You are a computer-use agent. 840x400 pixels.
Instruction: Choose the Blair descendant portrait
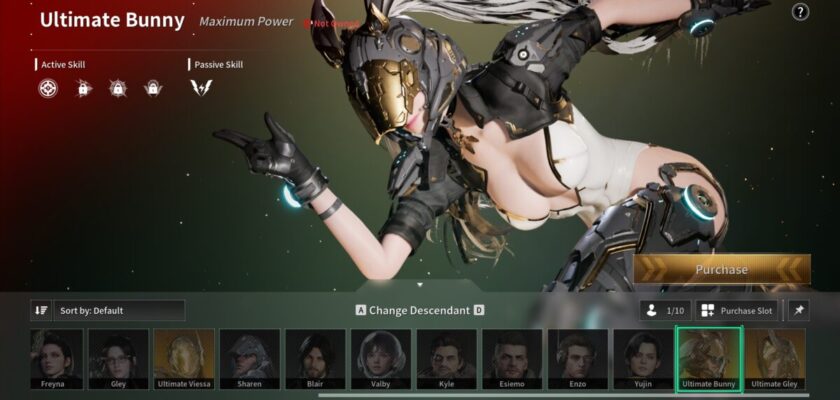(x=315, y=357)
